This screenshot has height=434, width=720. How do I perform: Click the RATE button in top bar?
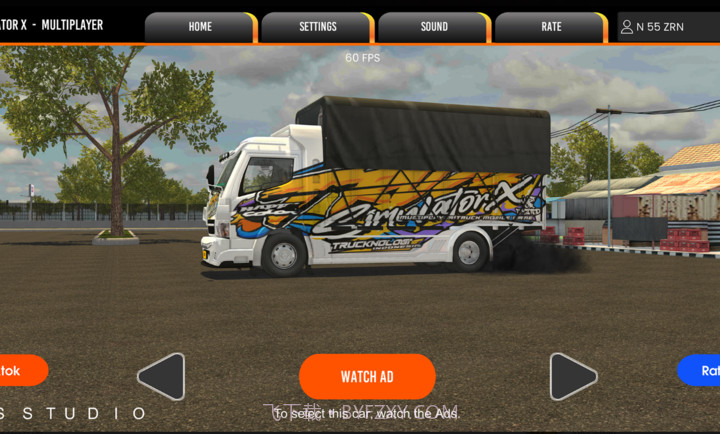551,27
